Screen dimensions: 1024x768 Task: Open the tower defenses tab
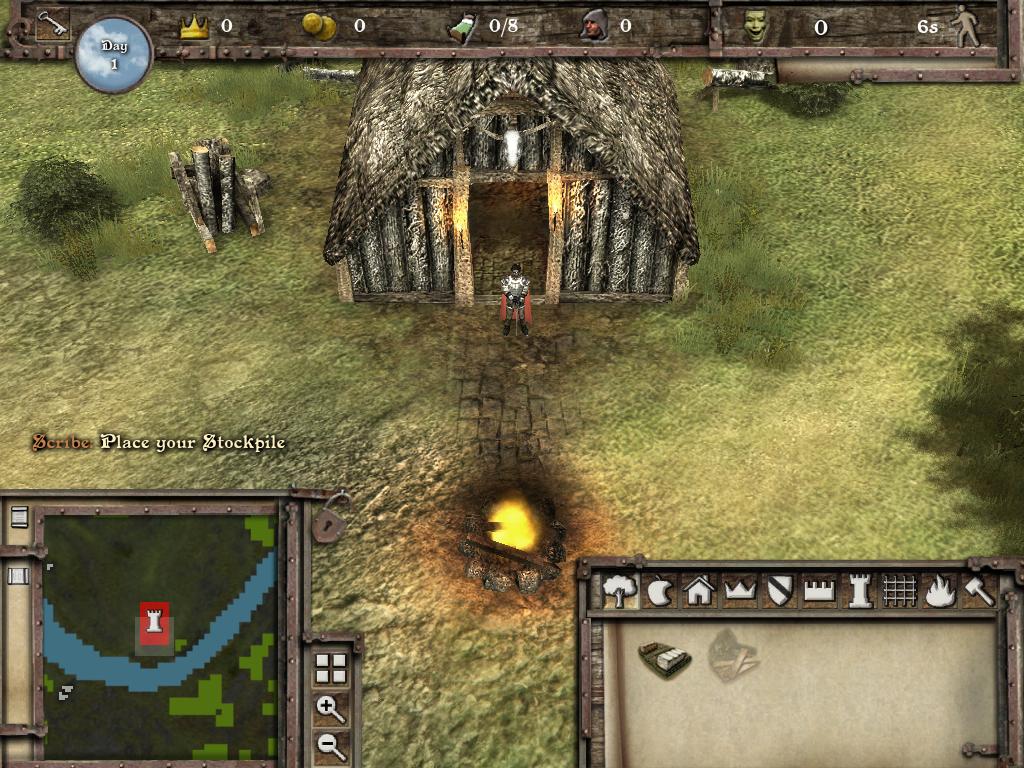click(859, 591)
